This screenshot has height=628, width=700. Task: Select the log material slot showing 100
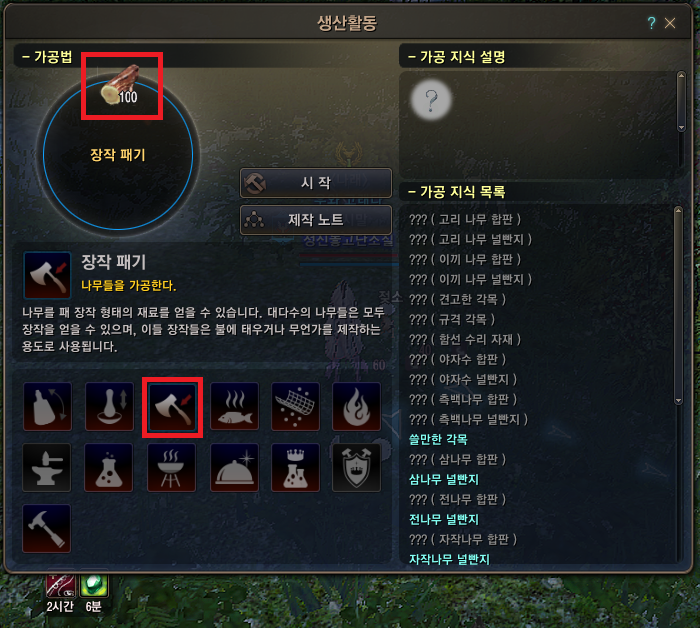(x=121, y=87)
